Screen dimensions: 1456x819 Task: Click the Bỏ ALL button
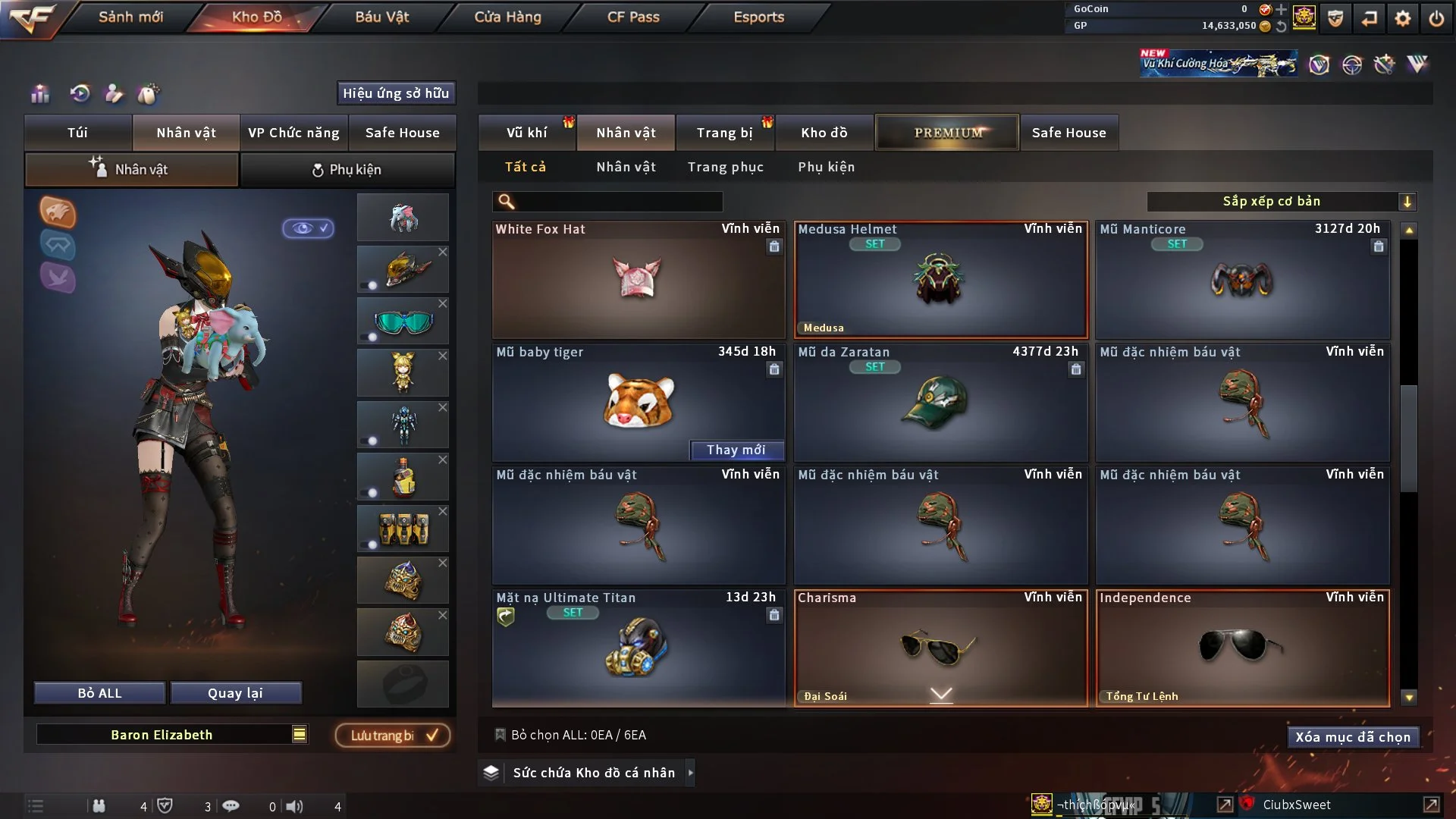tap(99, 693)
